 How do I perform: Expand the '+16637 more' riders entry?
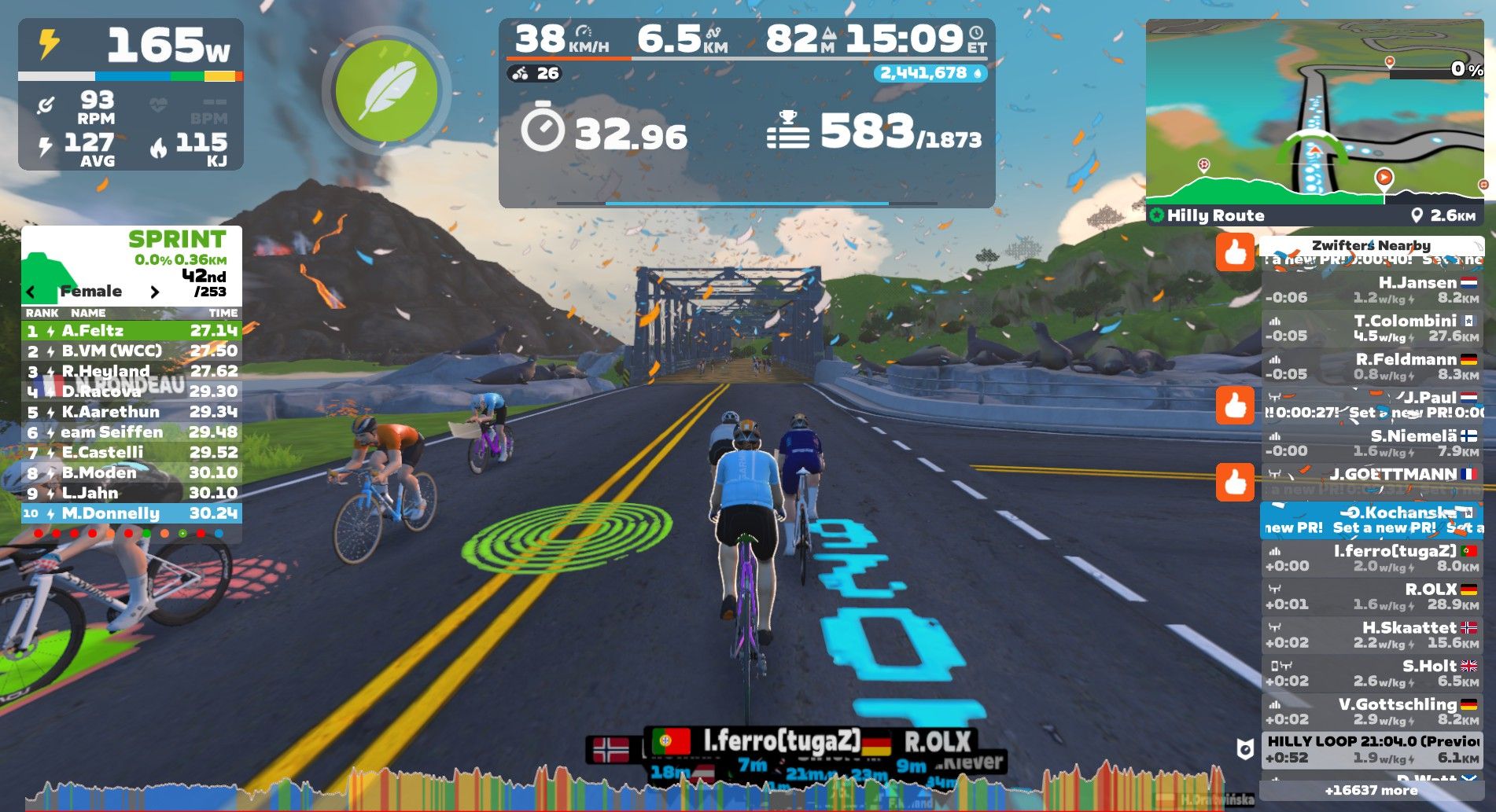tap(1371, 790)
